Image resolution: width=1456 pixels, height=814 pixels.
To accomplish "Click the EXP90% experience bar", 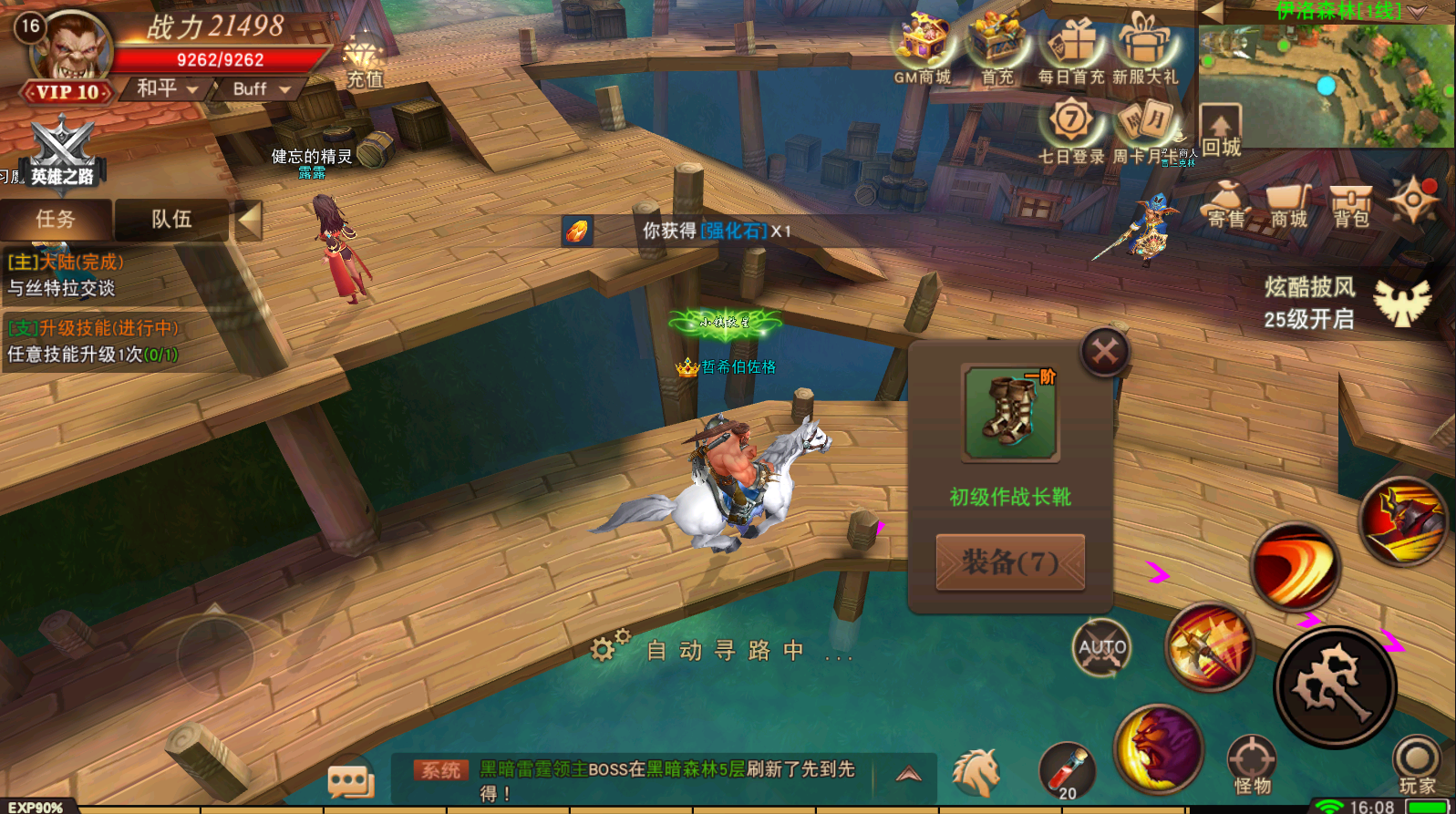I will click(35, 805).
